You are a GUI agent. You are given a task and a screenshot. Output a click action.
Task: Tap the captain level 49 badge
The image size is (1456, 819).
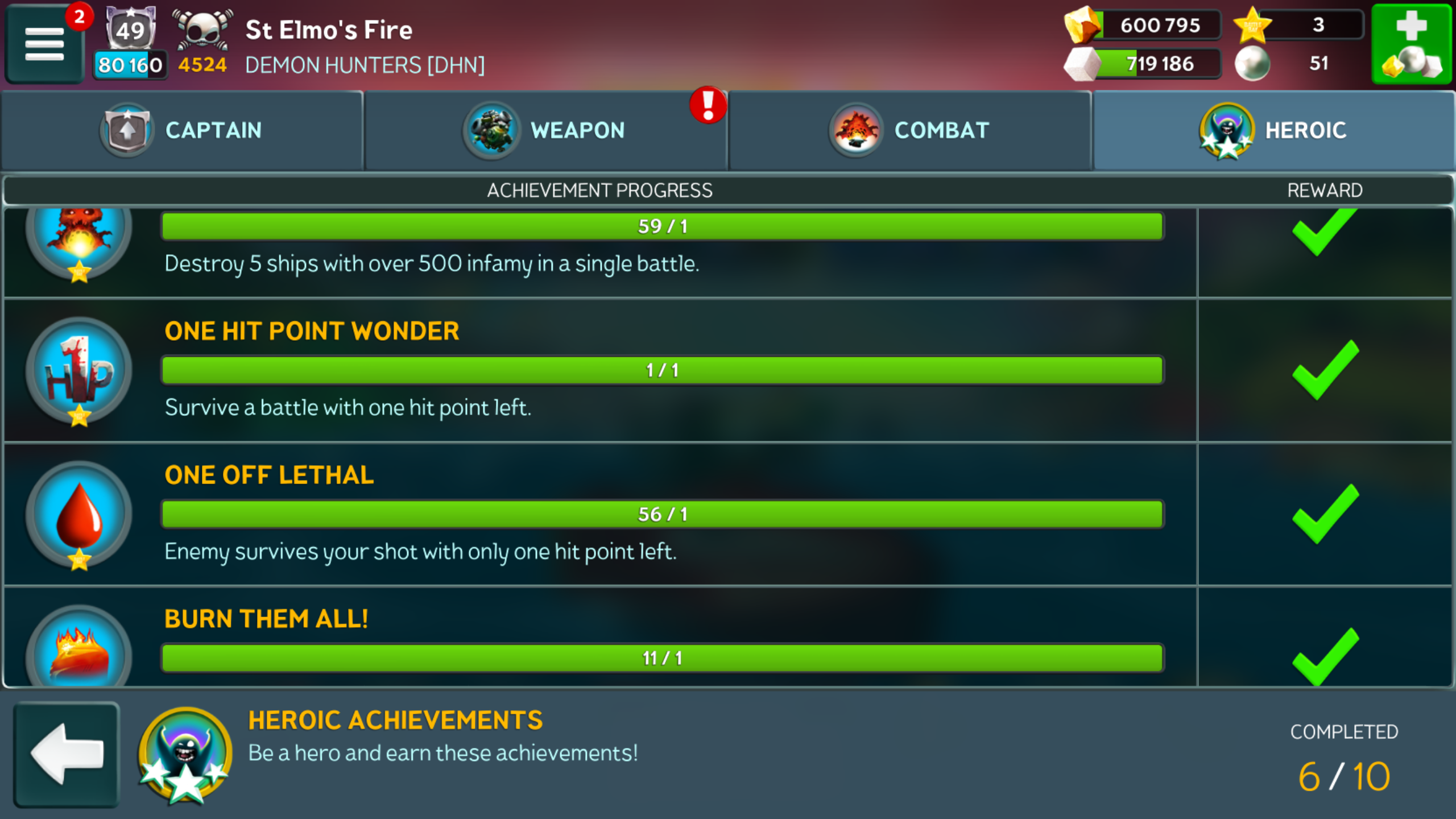tap(131, 28)
